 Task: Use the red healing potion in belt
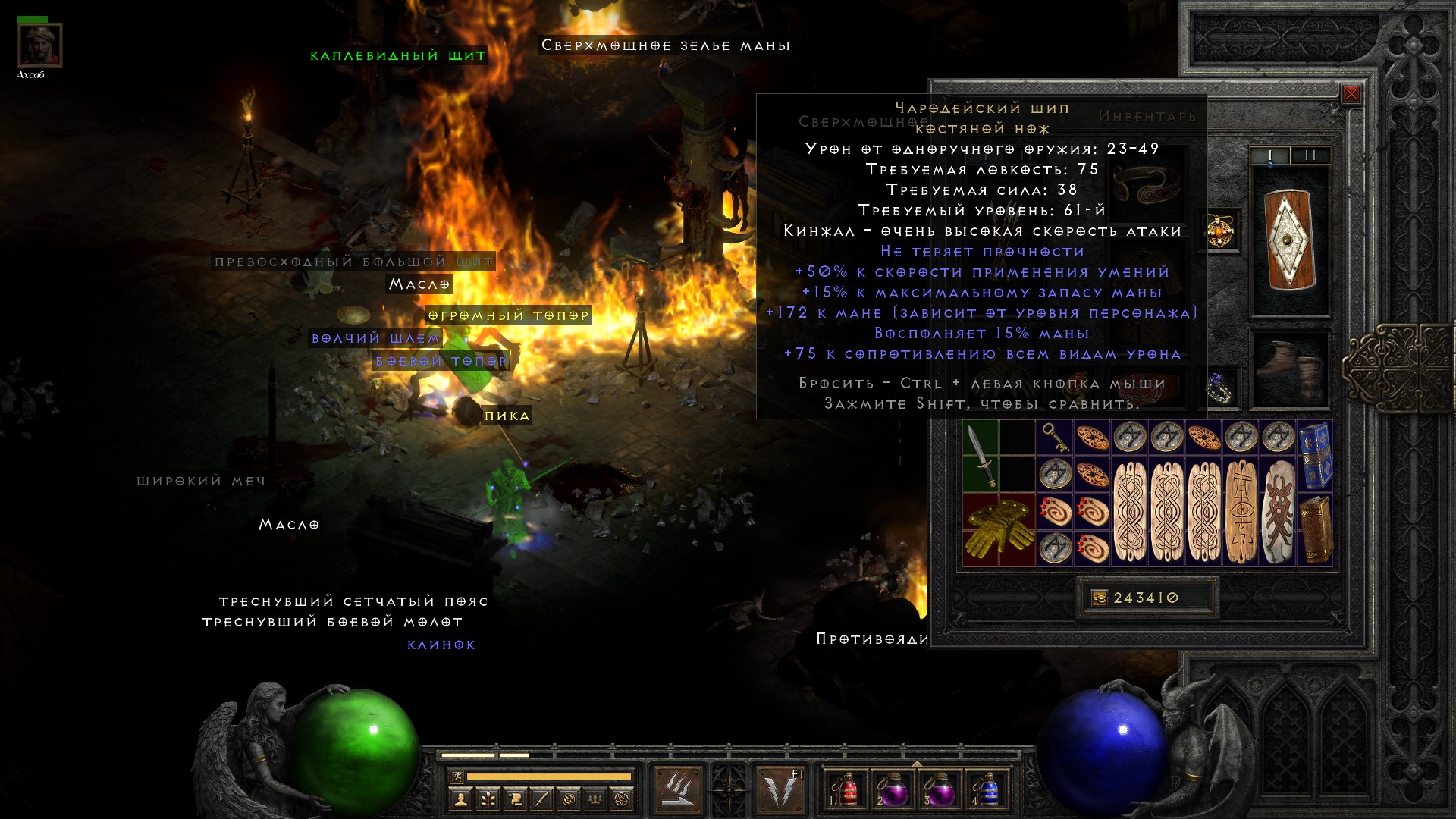point(847,789)
